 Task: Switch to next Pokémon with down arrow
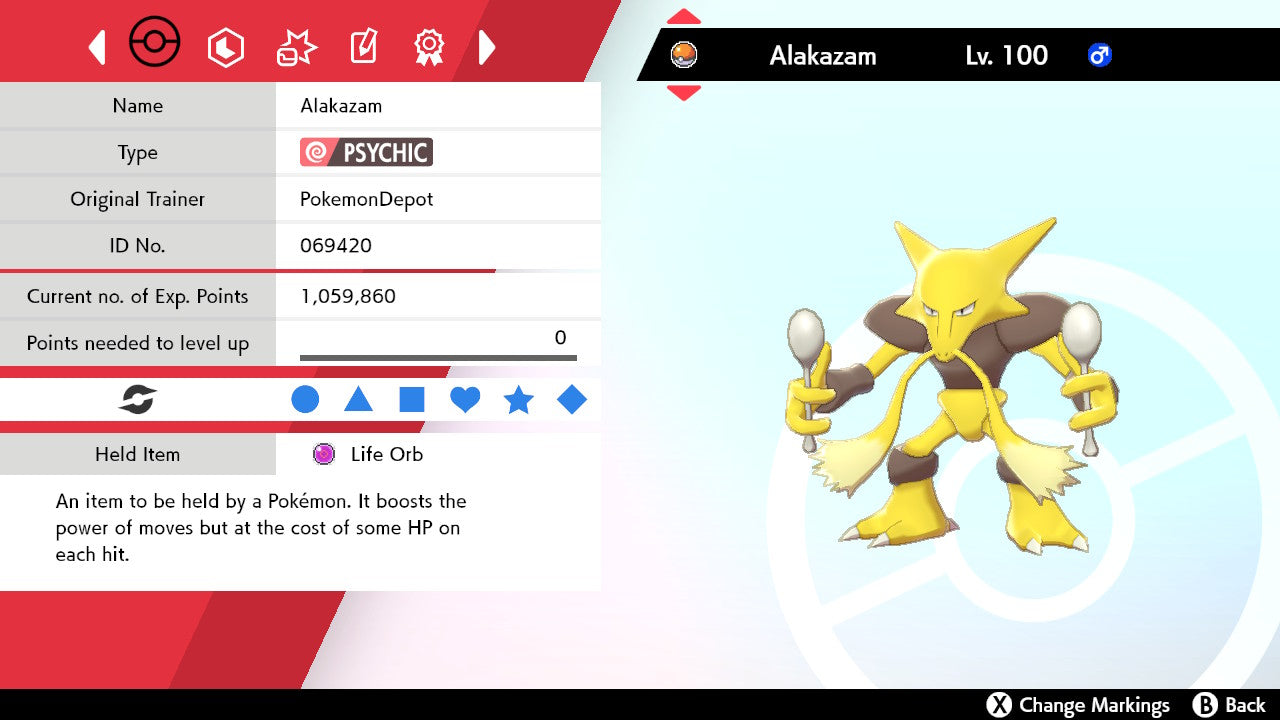pos(683,92)
